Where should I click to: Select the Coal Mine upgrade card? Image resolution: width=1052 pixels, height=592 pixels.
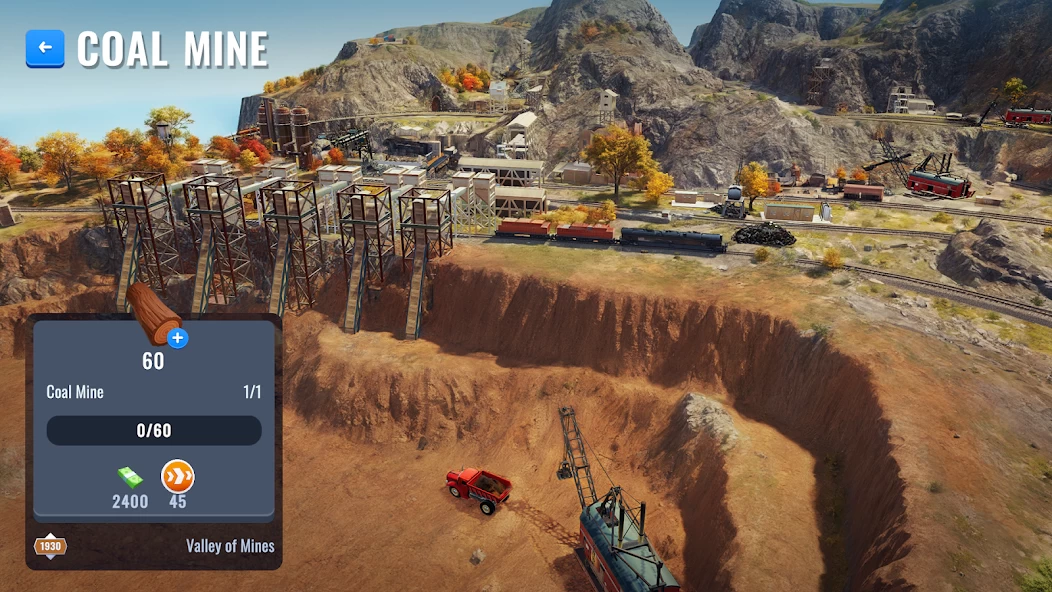153,430
